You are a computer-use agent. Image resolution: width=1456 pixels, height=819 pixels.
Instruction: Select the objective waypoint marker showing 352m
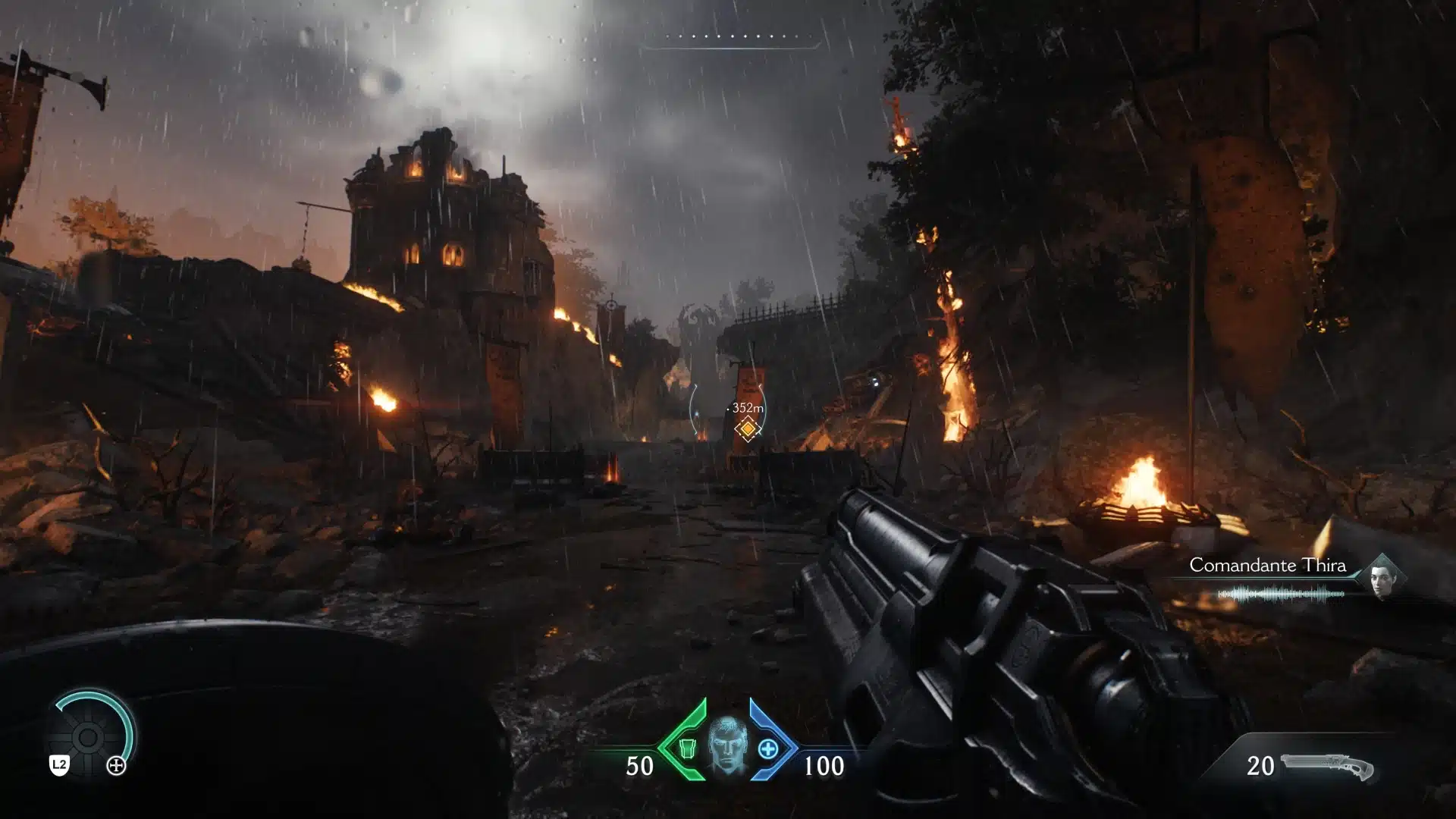pyautogui.click(x=748, y=429)
